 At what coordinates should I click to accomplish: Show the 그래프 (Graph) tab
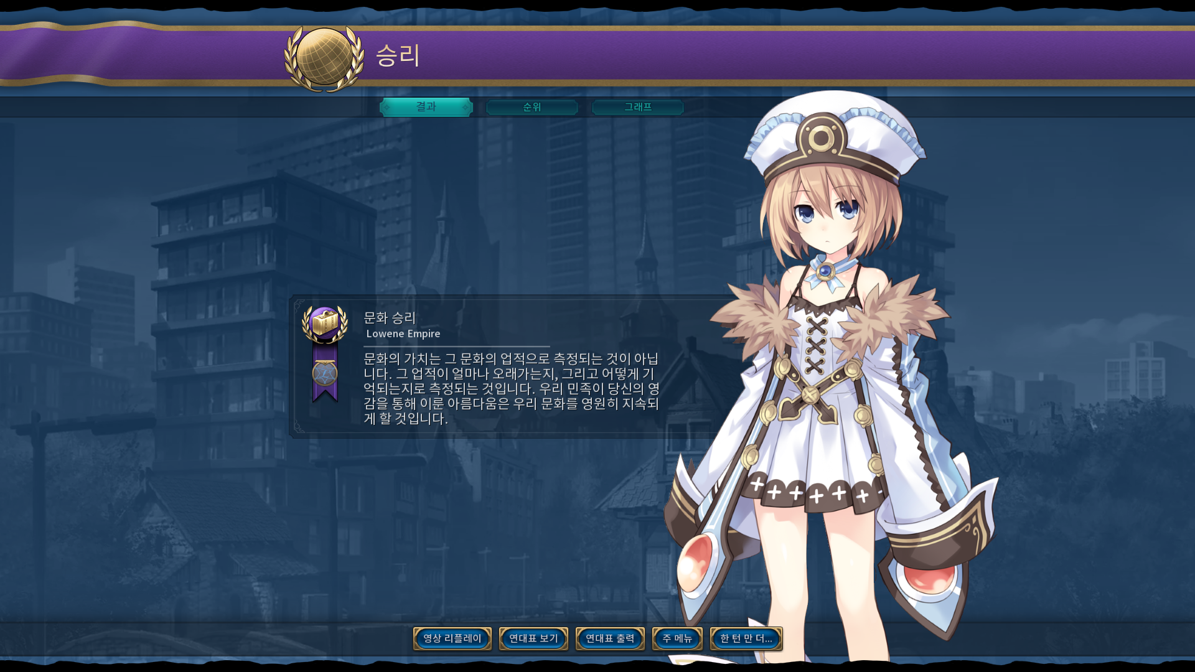click(638, 107)
